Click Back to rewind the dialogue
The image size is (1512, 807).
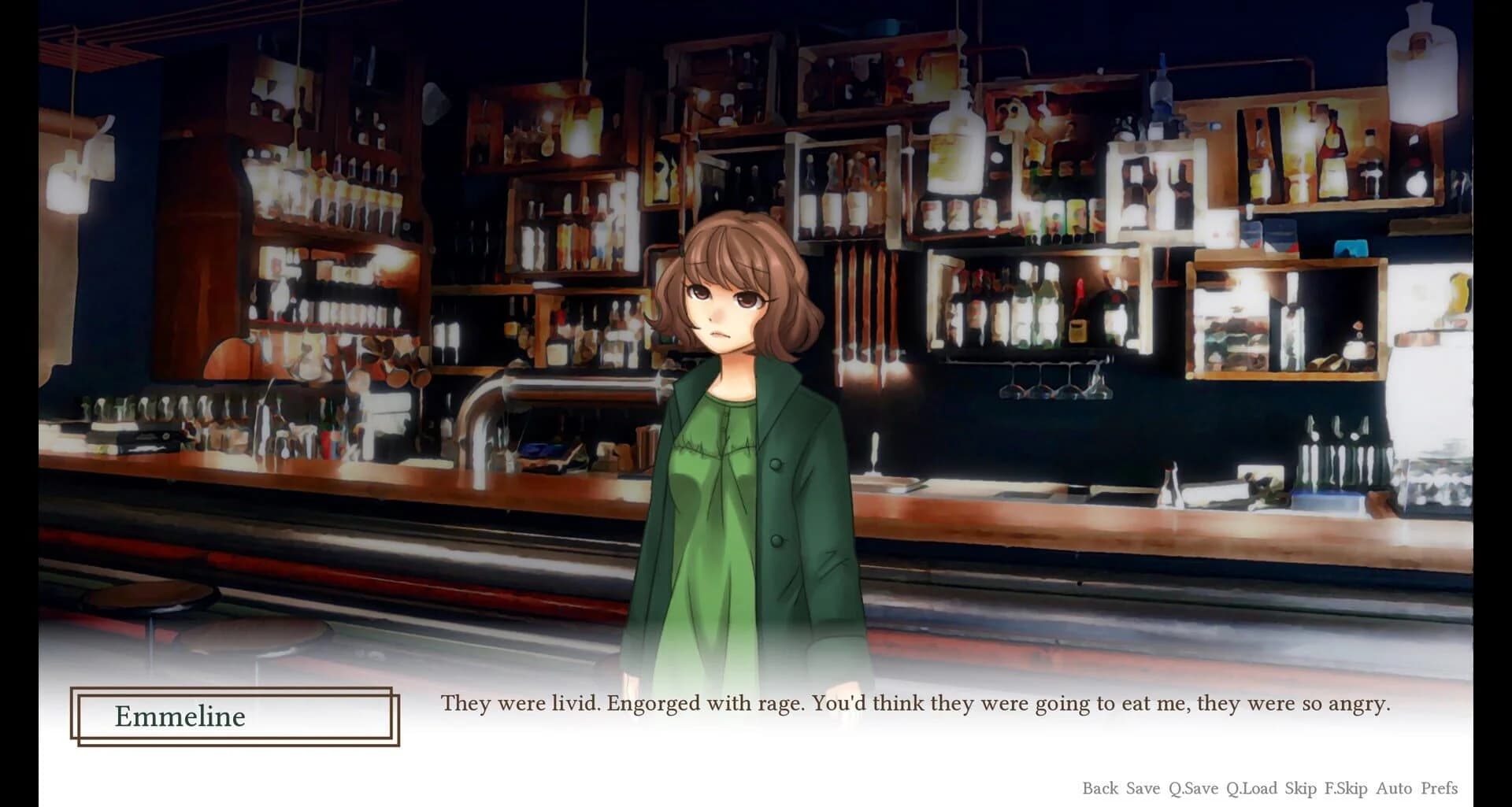1101,787
